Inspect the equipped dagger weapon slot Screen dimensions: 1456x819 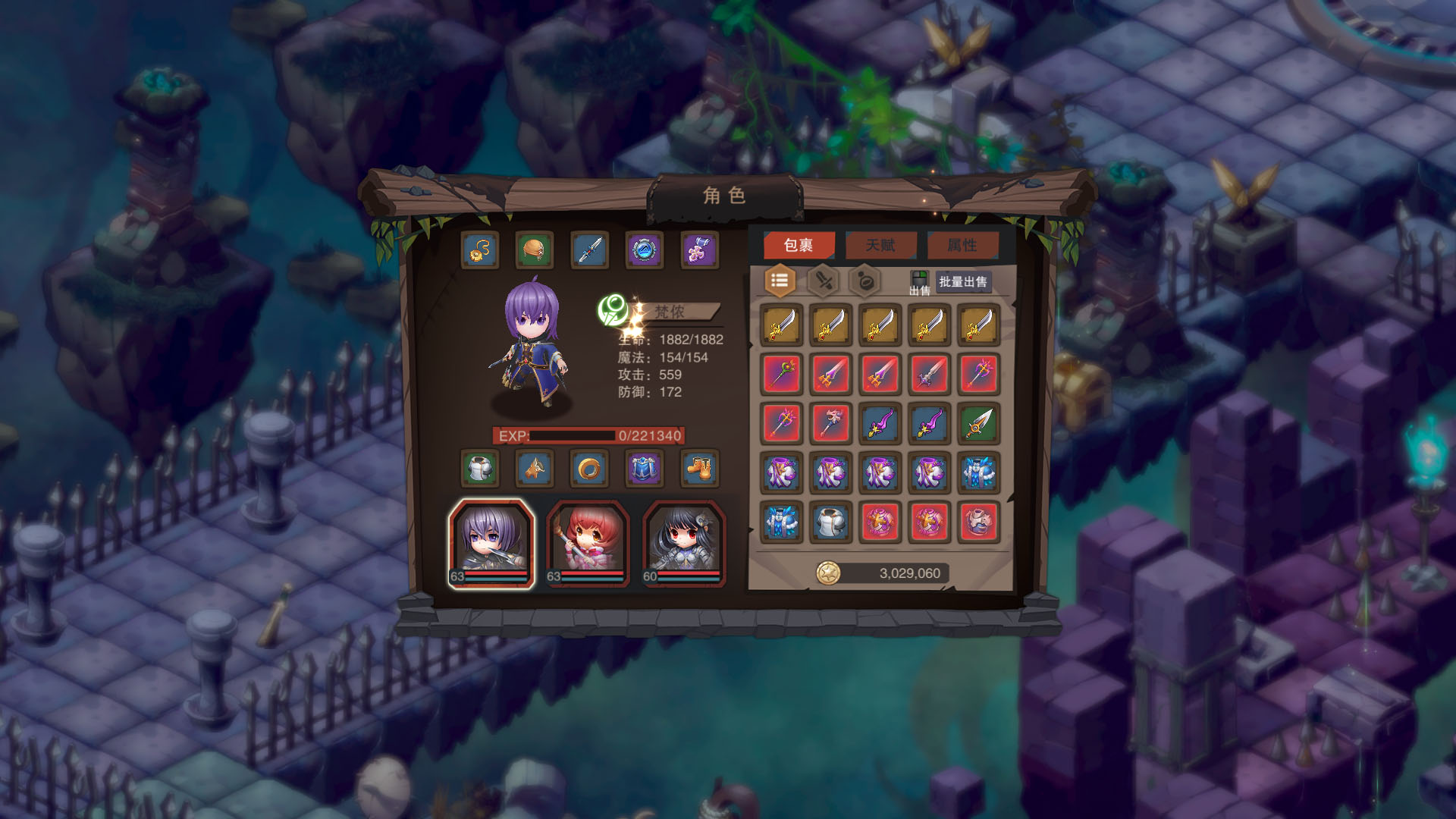click(589, 250)
